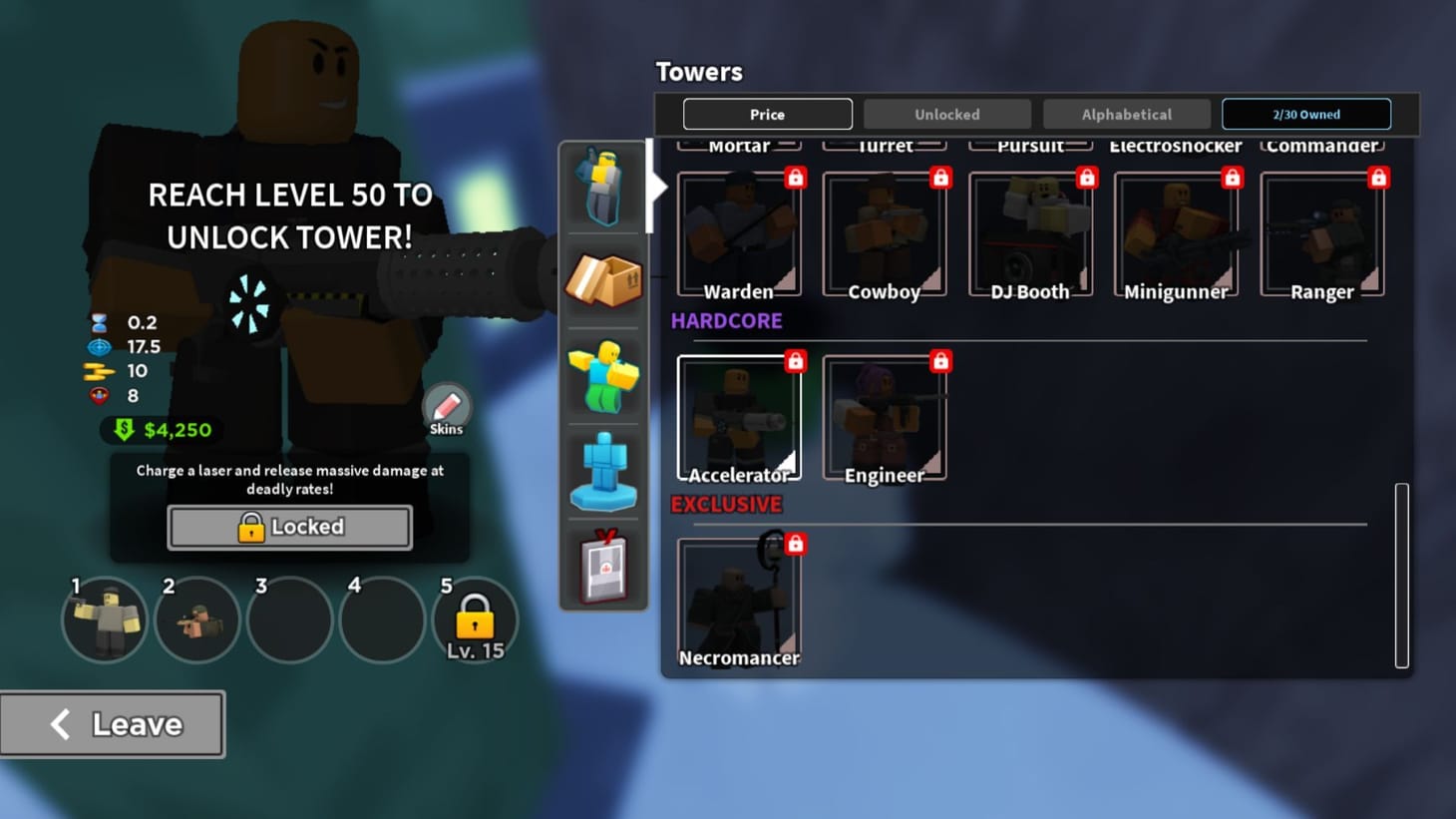1456x819 pixels.
Task: Toggle Alphabetical sorting
Action: click(x=1126, y=114)
